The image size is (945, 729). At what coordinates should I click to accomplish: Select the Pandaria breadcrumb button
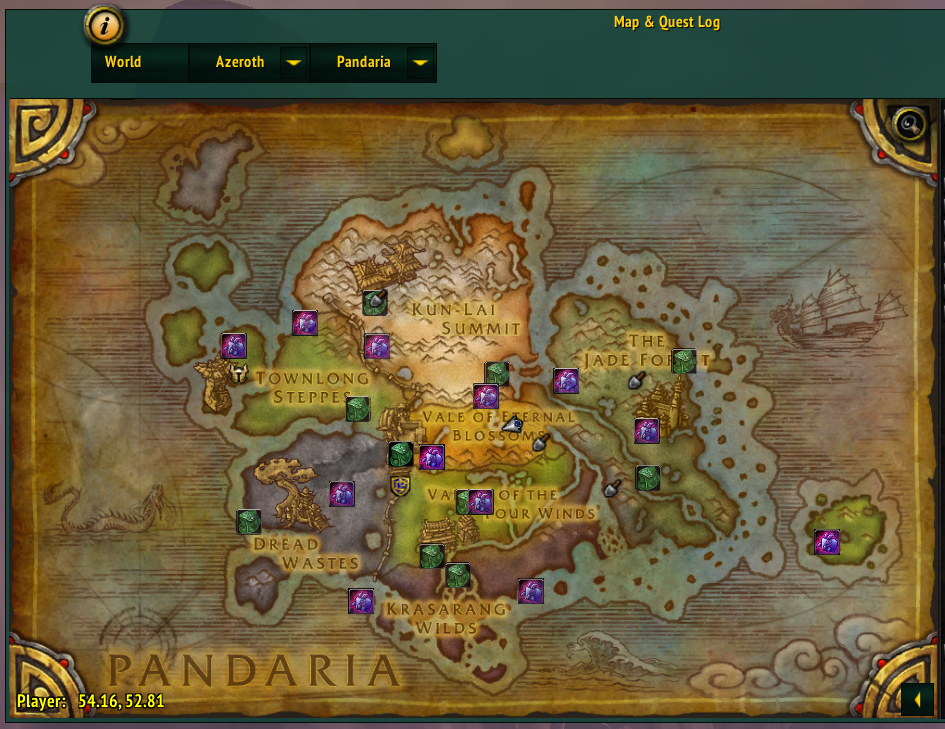(x=363, y=62)
